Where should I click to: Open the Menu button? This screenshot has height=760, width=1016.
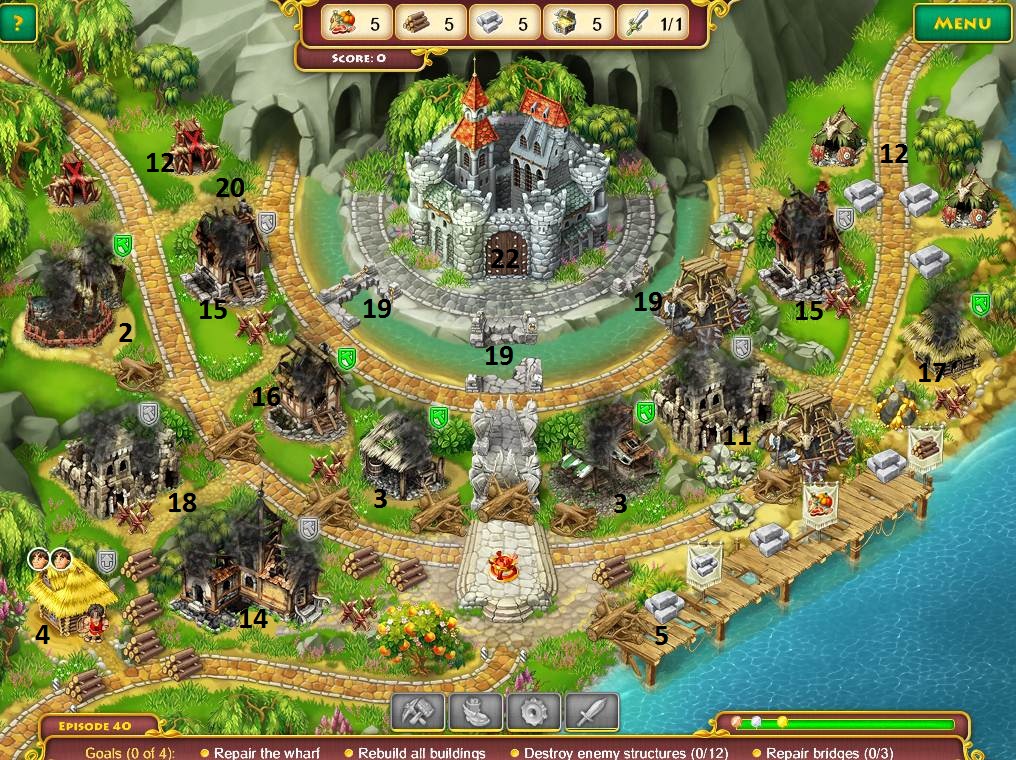click(962, 23)
